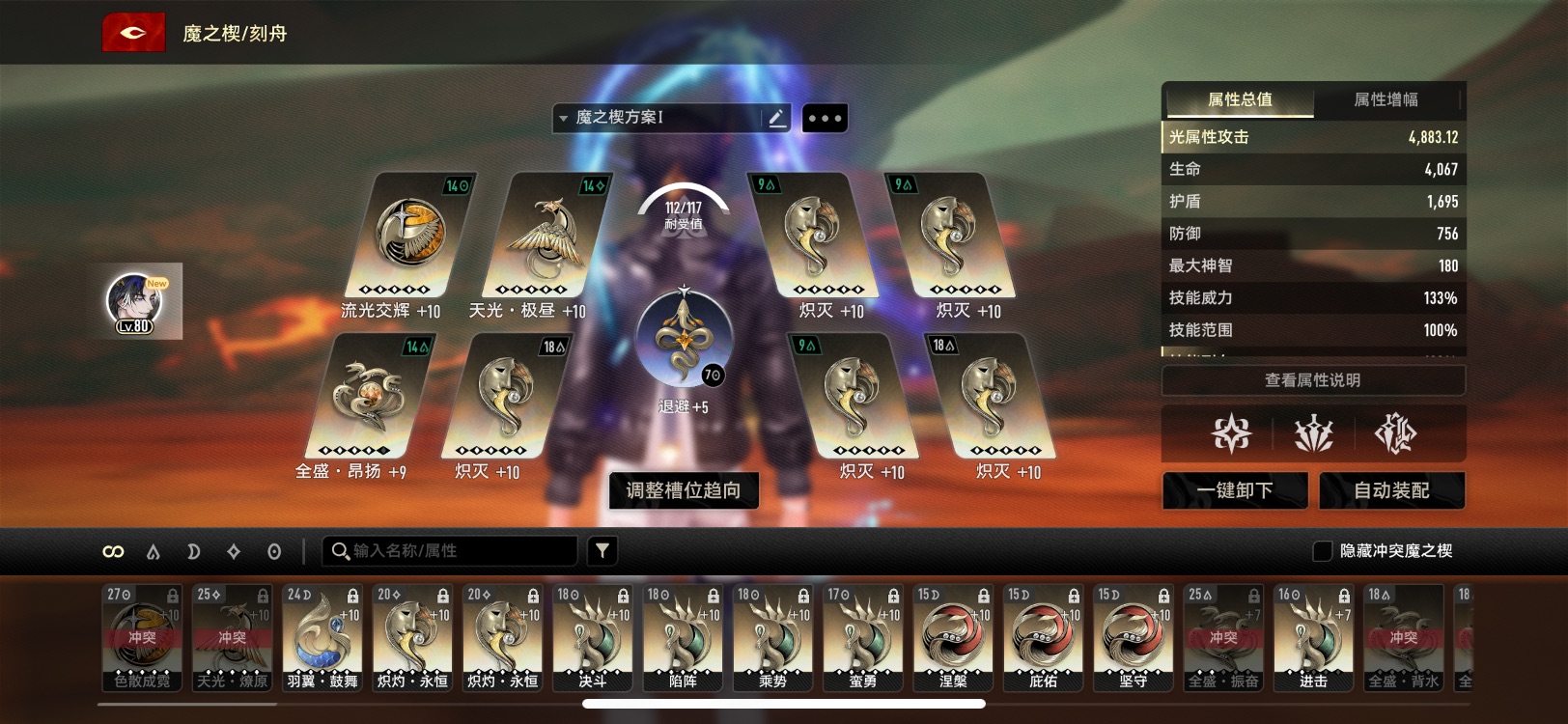Click 调整槽位趋向 button
Screen dimensions: 1568x724
click(x=684, y=490)
